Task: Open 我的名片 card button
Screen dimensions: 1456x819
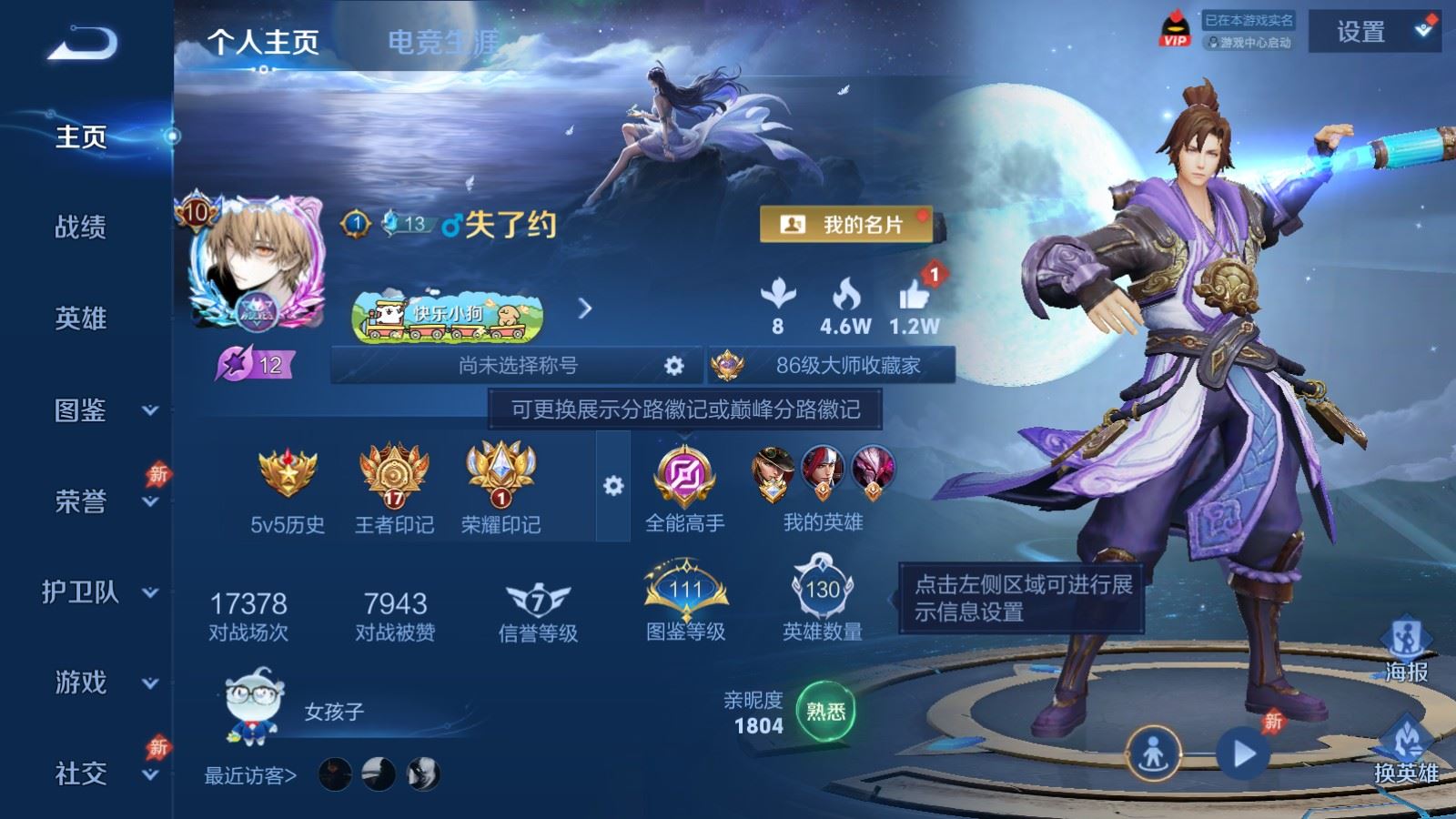Action: 846,225
